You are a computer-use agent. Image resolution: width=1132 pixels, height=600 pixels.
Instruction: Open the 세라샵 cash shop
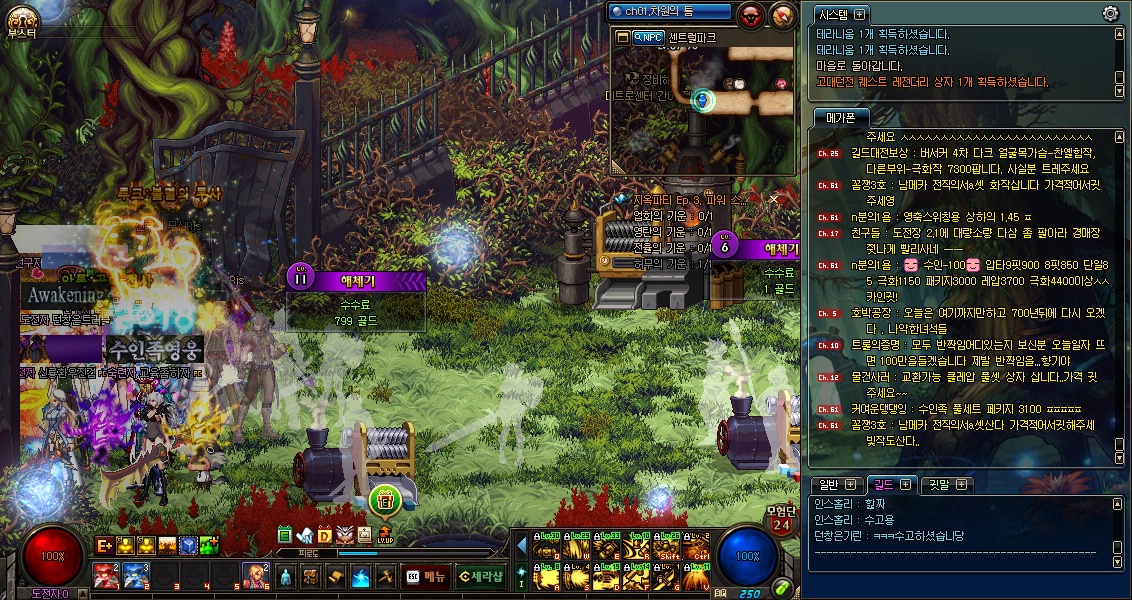(x=481, y=576)
